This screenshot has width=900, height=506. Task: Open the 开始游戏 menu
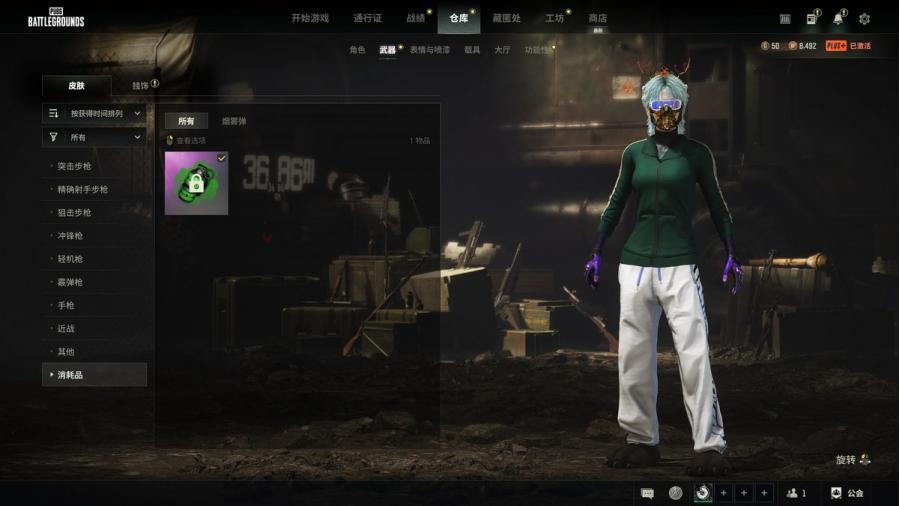click(x=309, y=18)
